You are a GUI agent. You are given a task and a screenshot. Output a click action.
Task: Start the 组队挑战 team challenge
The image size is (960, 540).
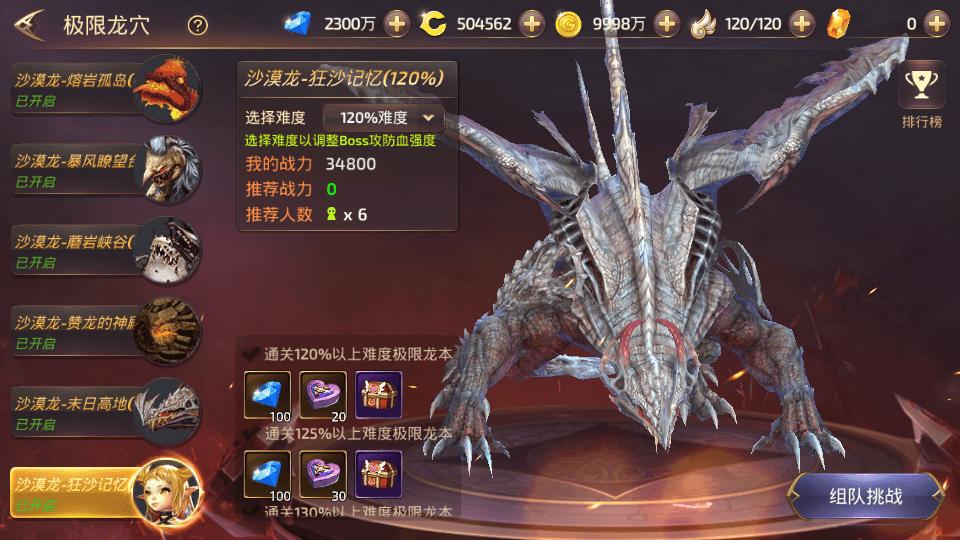(865, 496)
